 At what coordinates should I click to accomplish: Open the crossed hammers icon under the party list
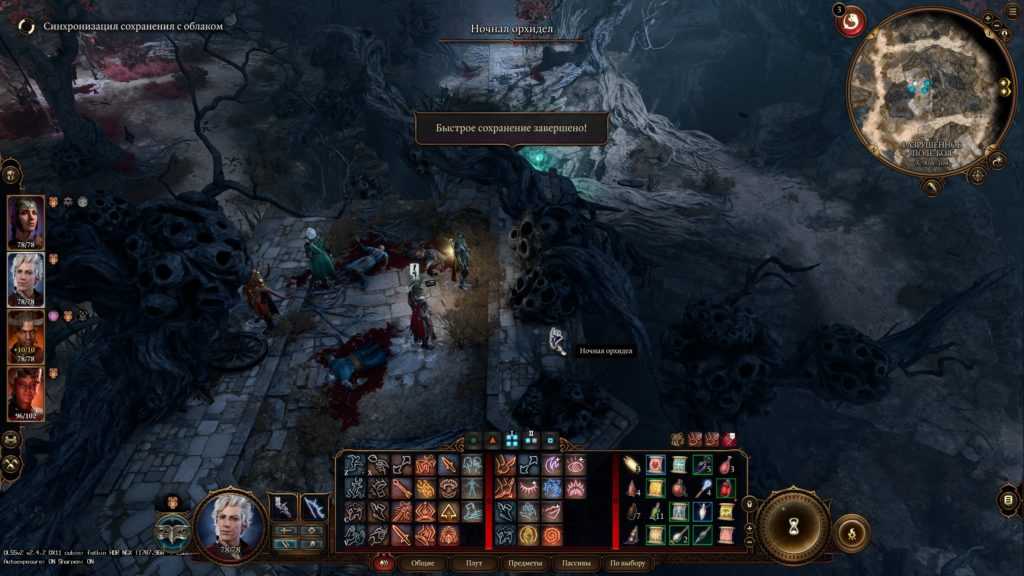12,464
